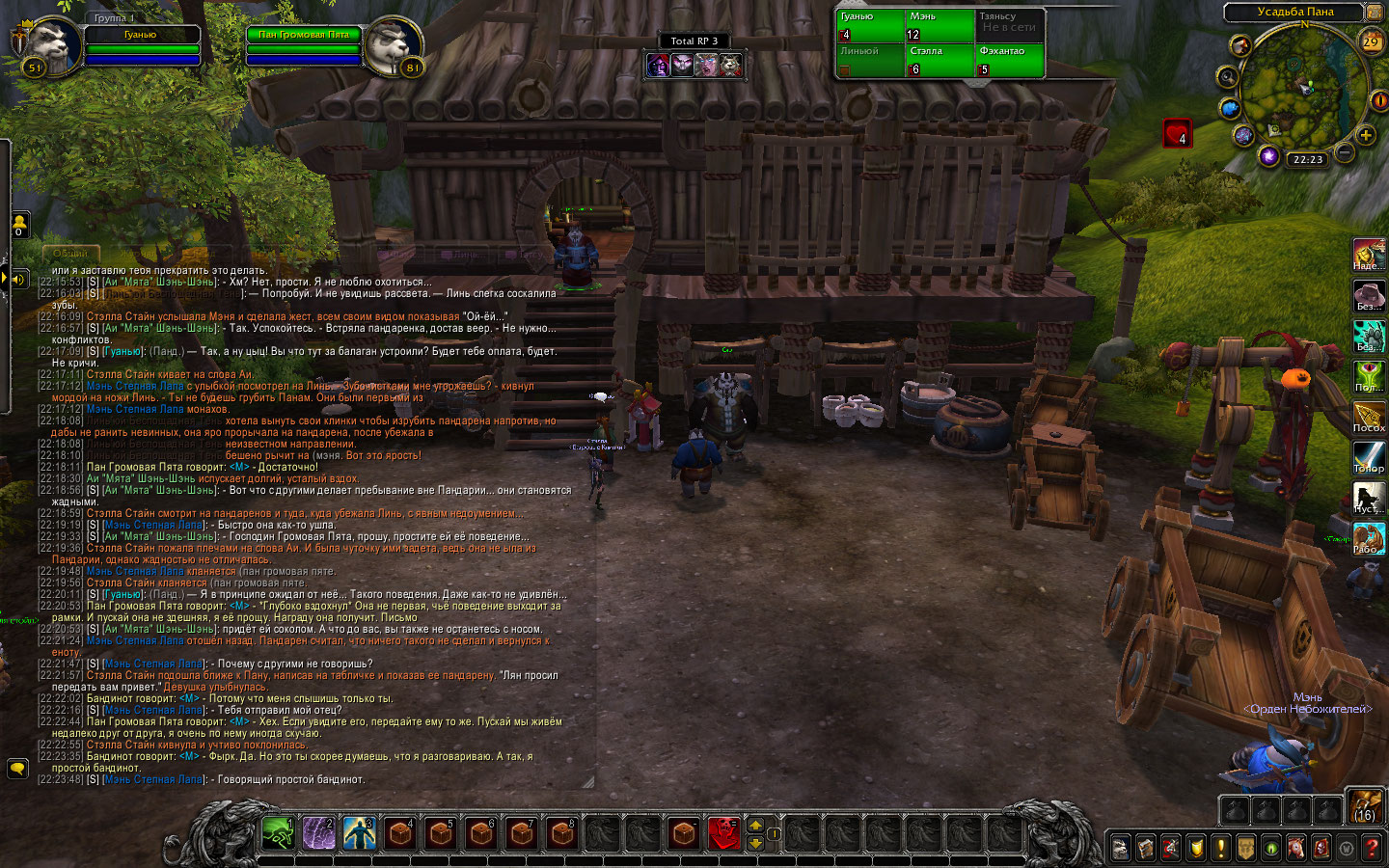Activate the green running figure ability in slot 1
Viewport: 1389px width, 868px height.
tap(279, 833)
